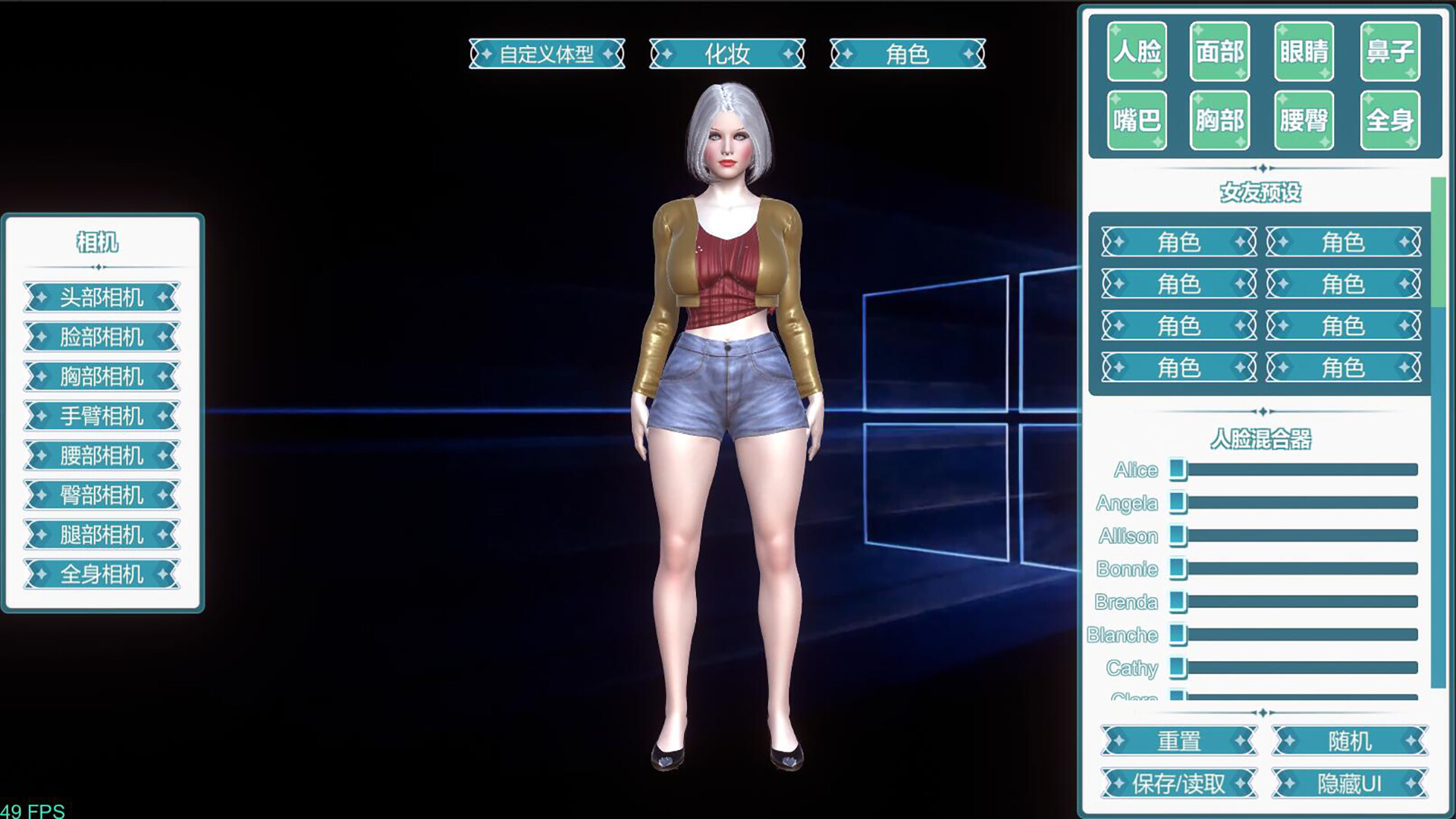Viewport: 1456px width, 819px height.
Task: Open the 自定义体型 (custom body) tab
Action: 548,54
